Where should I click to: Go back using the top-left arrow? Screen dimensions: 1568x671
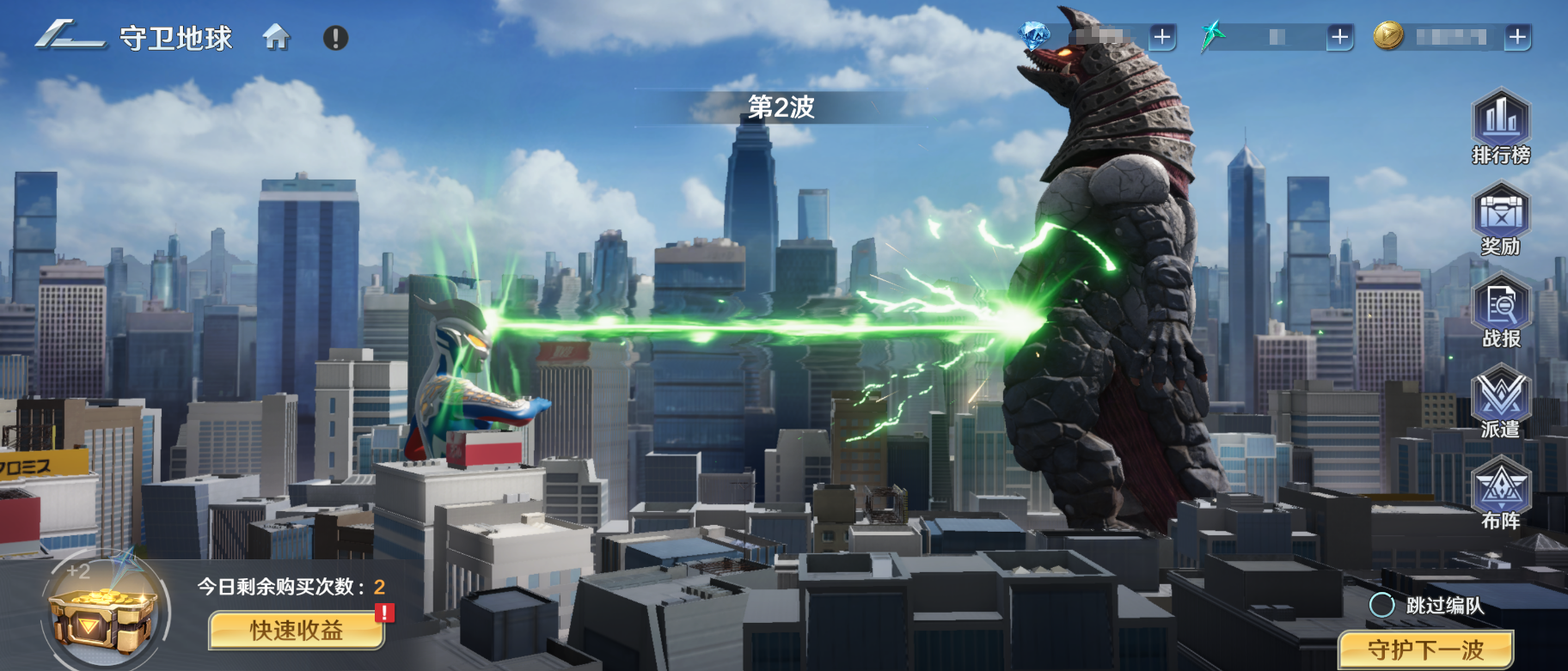[x=69, y=37]
